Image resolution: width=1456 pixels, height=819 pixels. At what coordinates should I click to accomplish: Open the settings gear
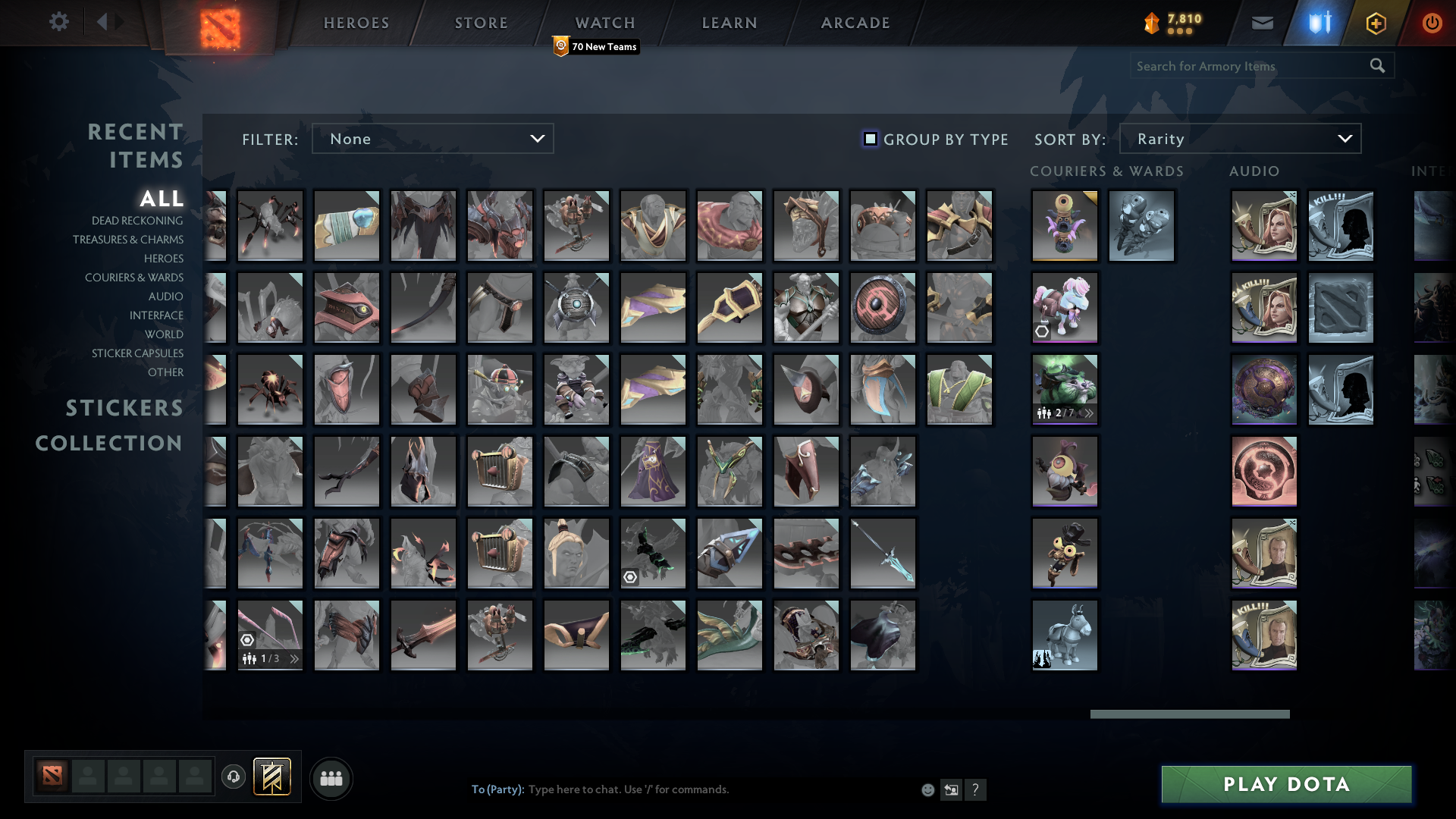coord(59,22)
